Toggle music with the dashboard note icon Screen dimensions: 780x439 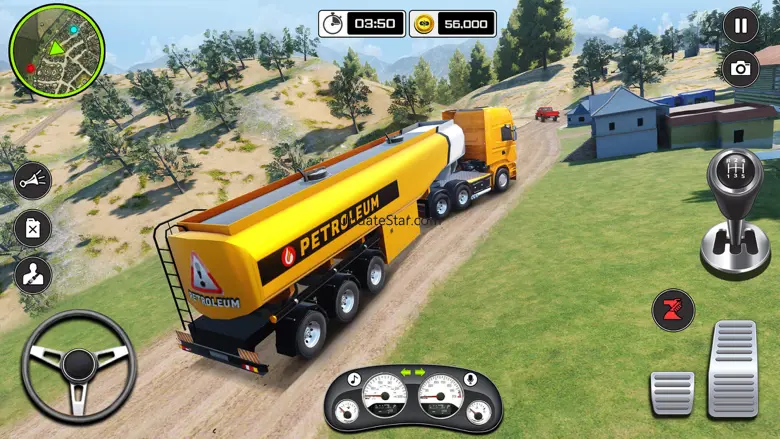pos(353,379)
